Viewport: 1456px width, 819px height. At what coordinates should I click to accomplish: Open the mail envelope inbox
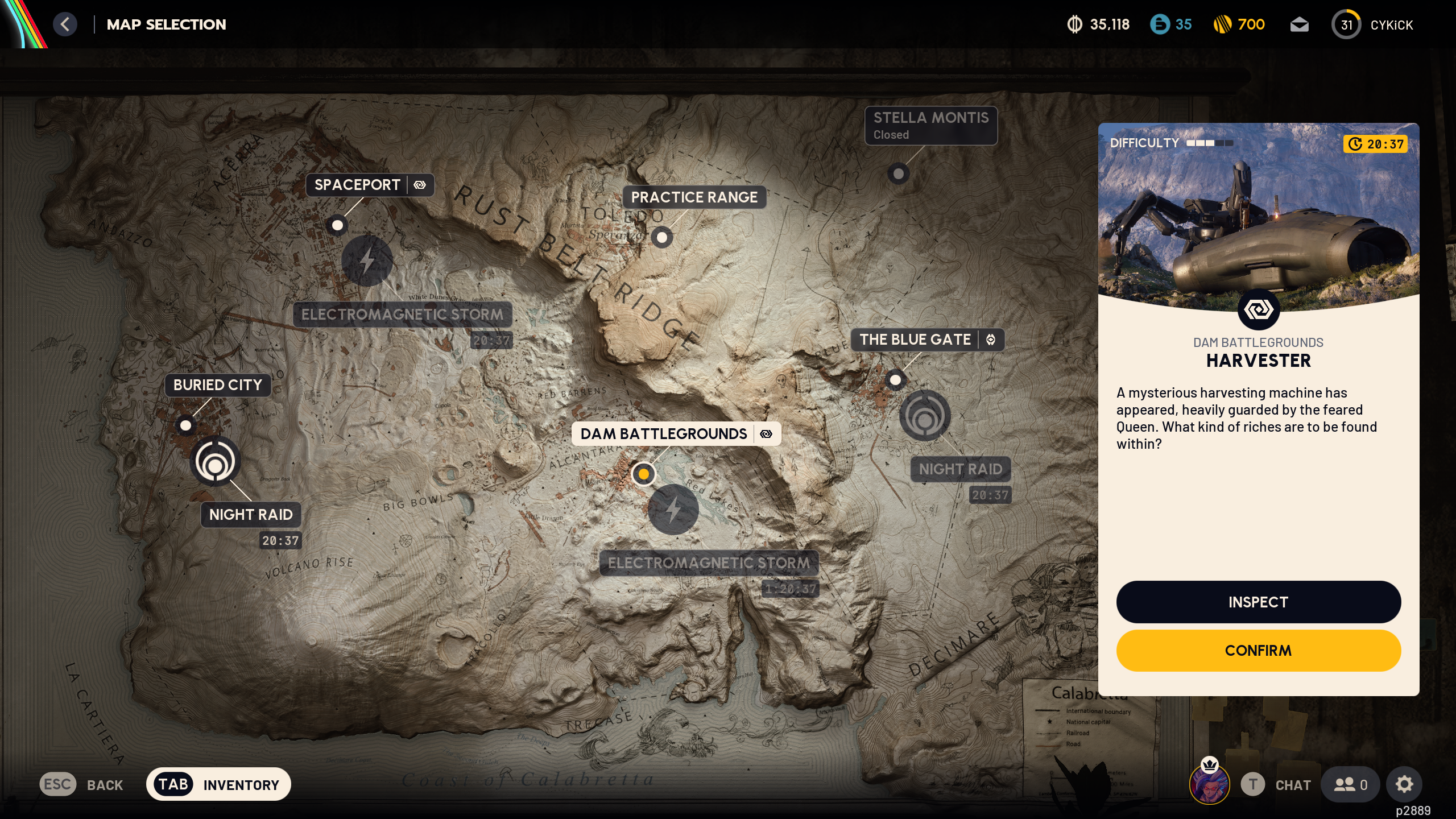click(x=1301, y=24)
